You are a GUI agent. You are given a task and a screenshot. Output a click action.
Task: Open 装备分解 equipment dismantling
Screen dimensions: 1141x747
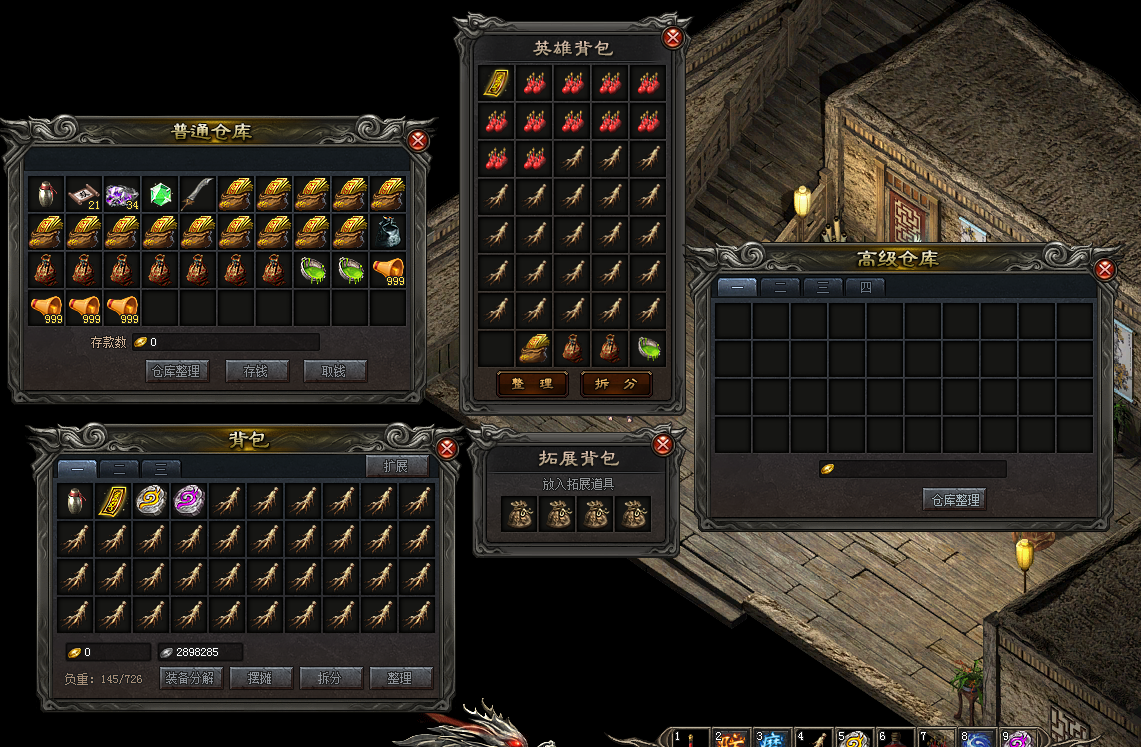(191, 678)
